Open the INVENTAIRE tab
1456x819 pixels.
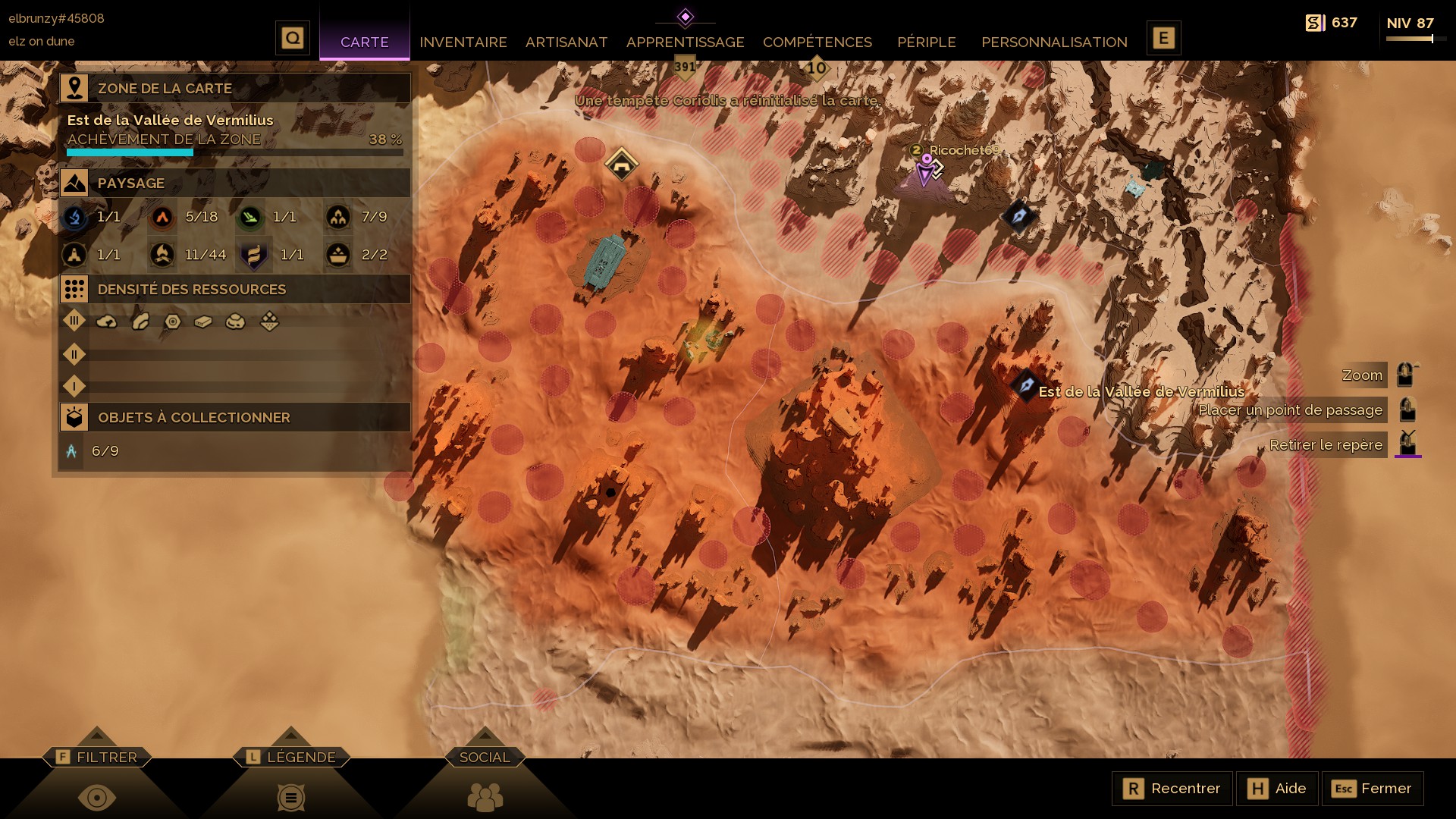[463, 42]
